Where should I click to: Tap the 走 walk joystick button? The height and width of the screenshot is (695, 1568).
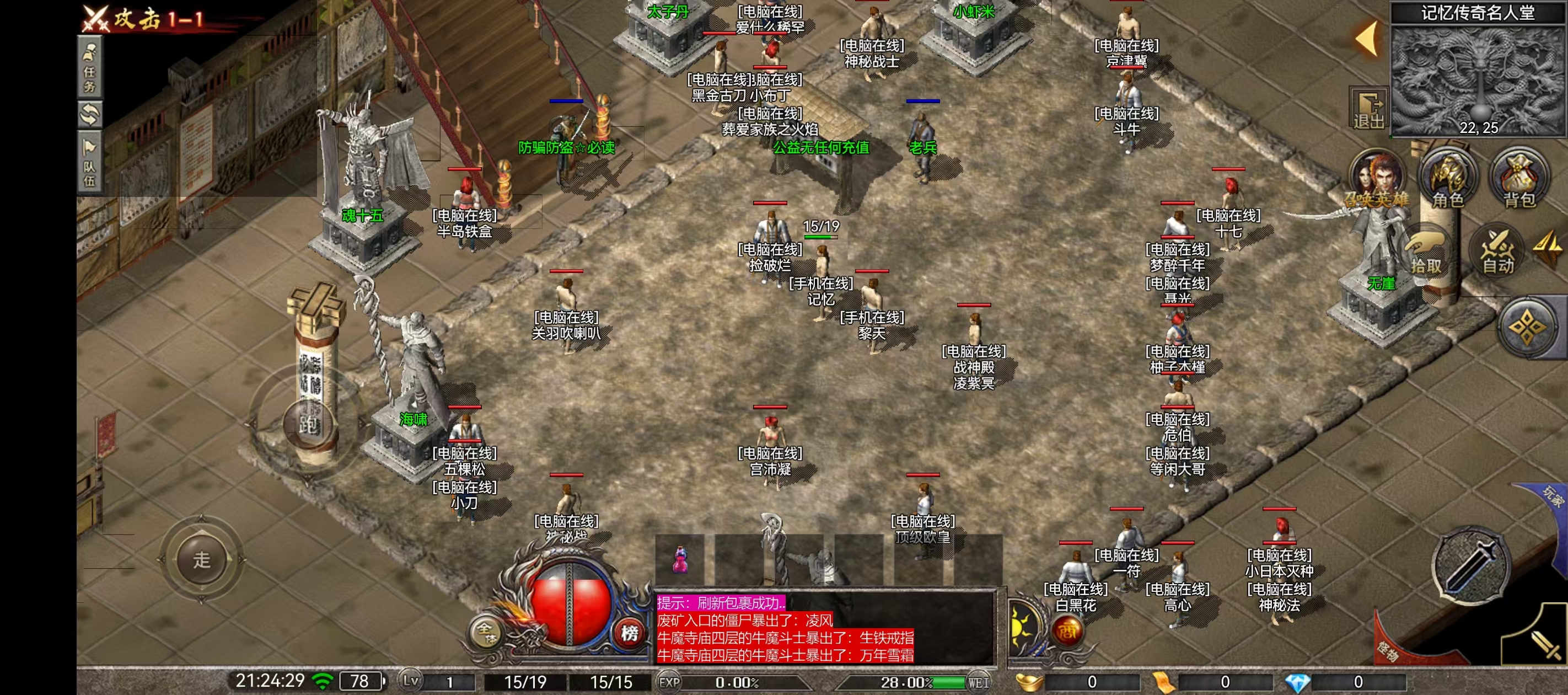(x=201, y=559)
